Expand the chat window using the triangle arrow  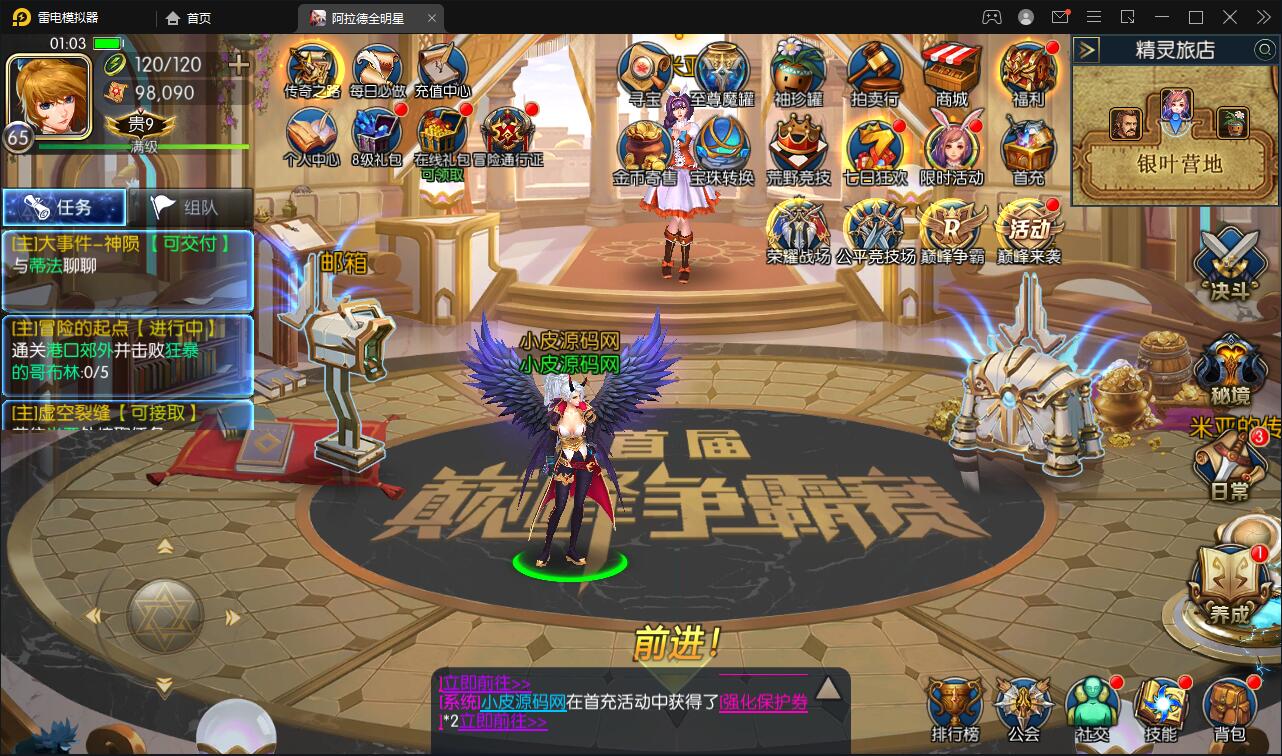click(827, 686)
